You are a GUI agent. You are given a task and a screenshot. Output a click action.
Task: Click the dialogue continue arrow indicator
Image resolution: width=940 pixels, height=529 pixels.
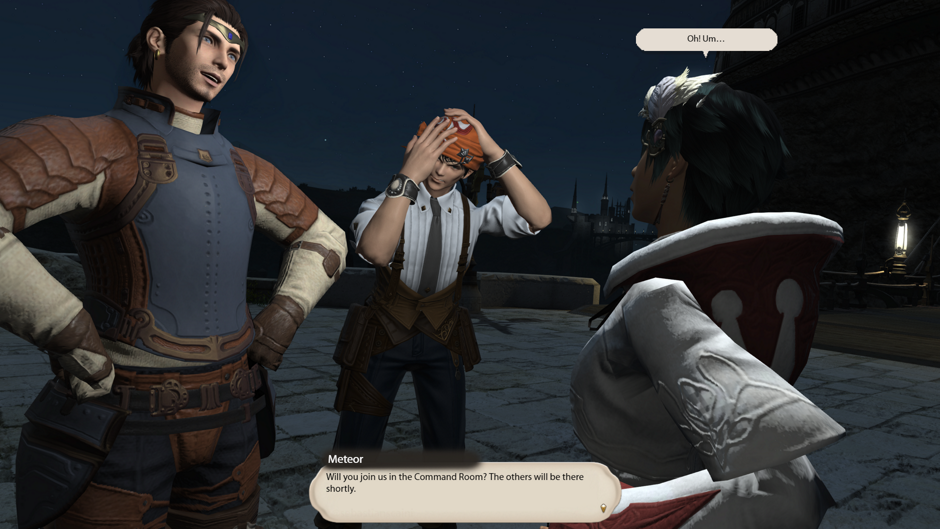[x=603, y=507]
